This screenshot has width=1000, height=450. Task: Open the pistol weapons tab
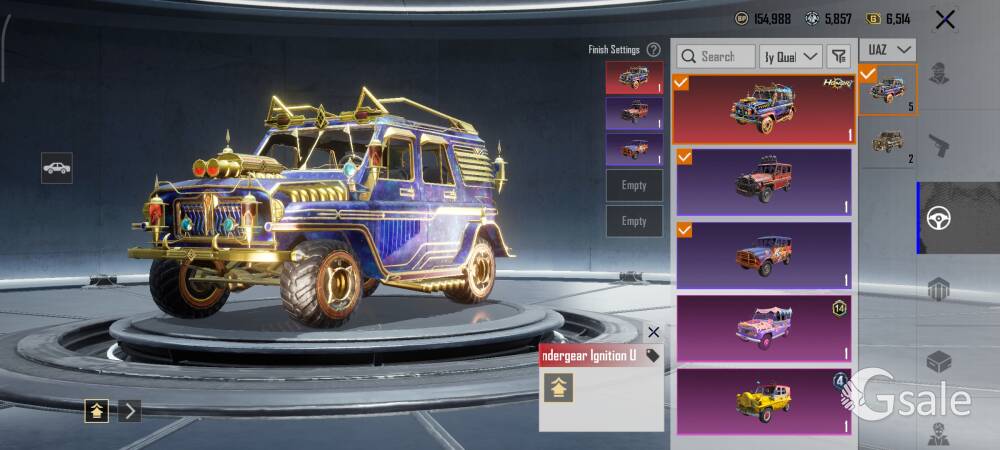938,147
